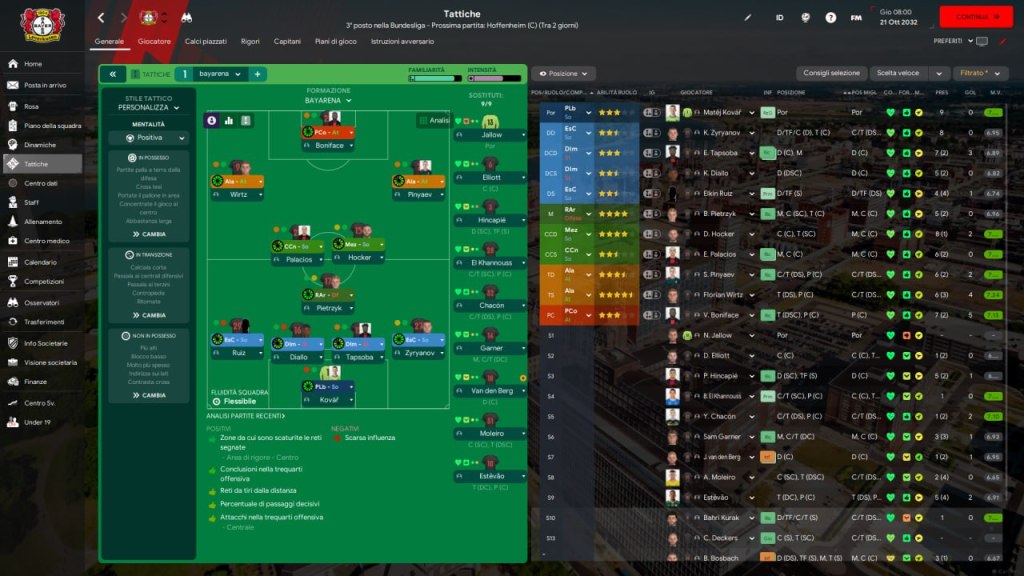The width and height of the screenshot is (1024, 576).
Task: Show the Istruzioni avversario tab
Action: coord(402,42)
